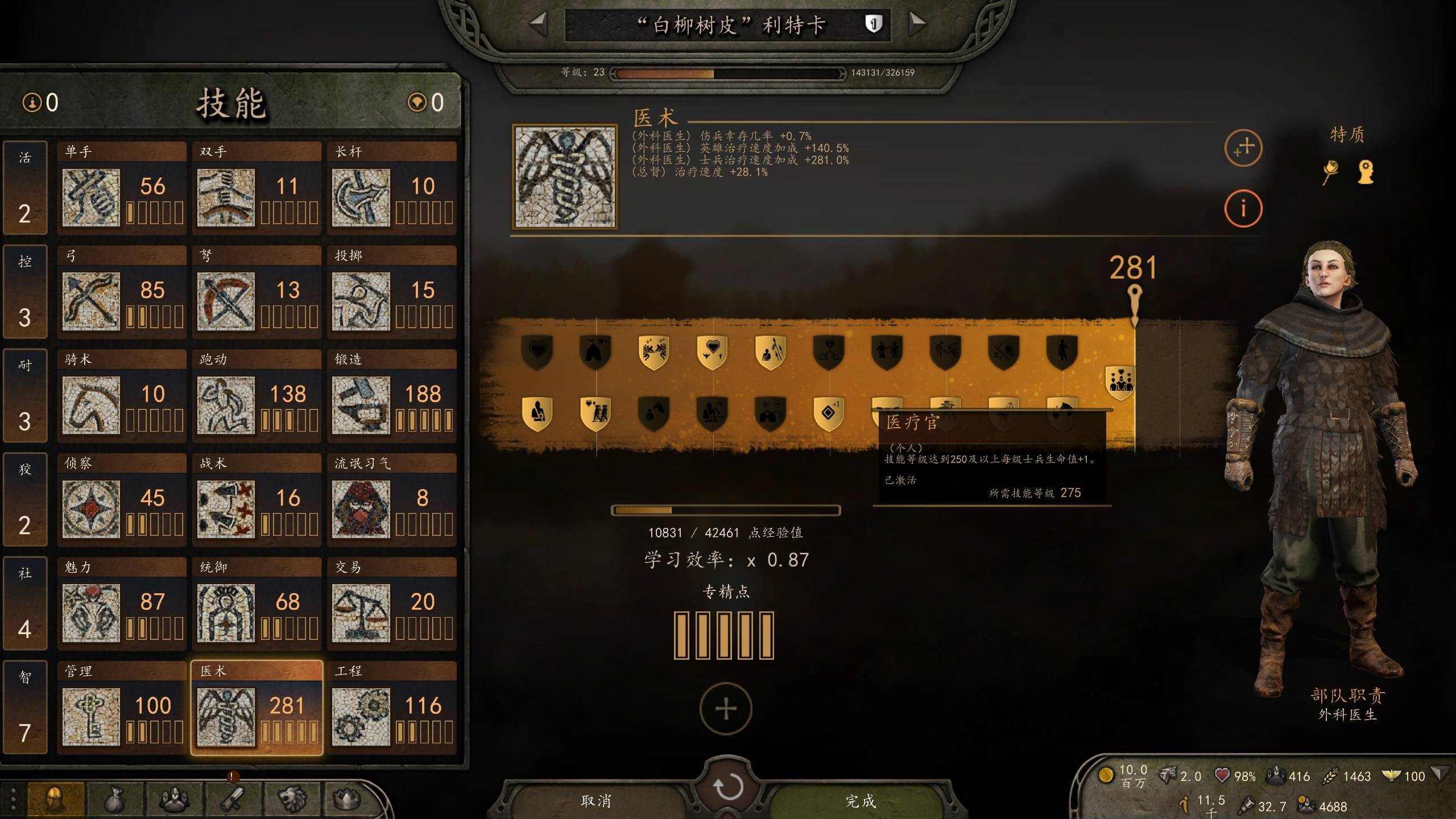Image resolution: width=1456 pixels, height=819 pixels.
Task: Select the 弓 bow skill tile
Action: coord(122,292)
